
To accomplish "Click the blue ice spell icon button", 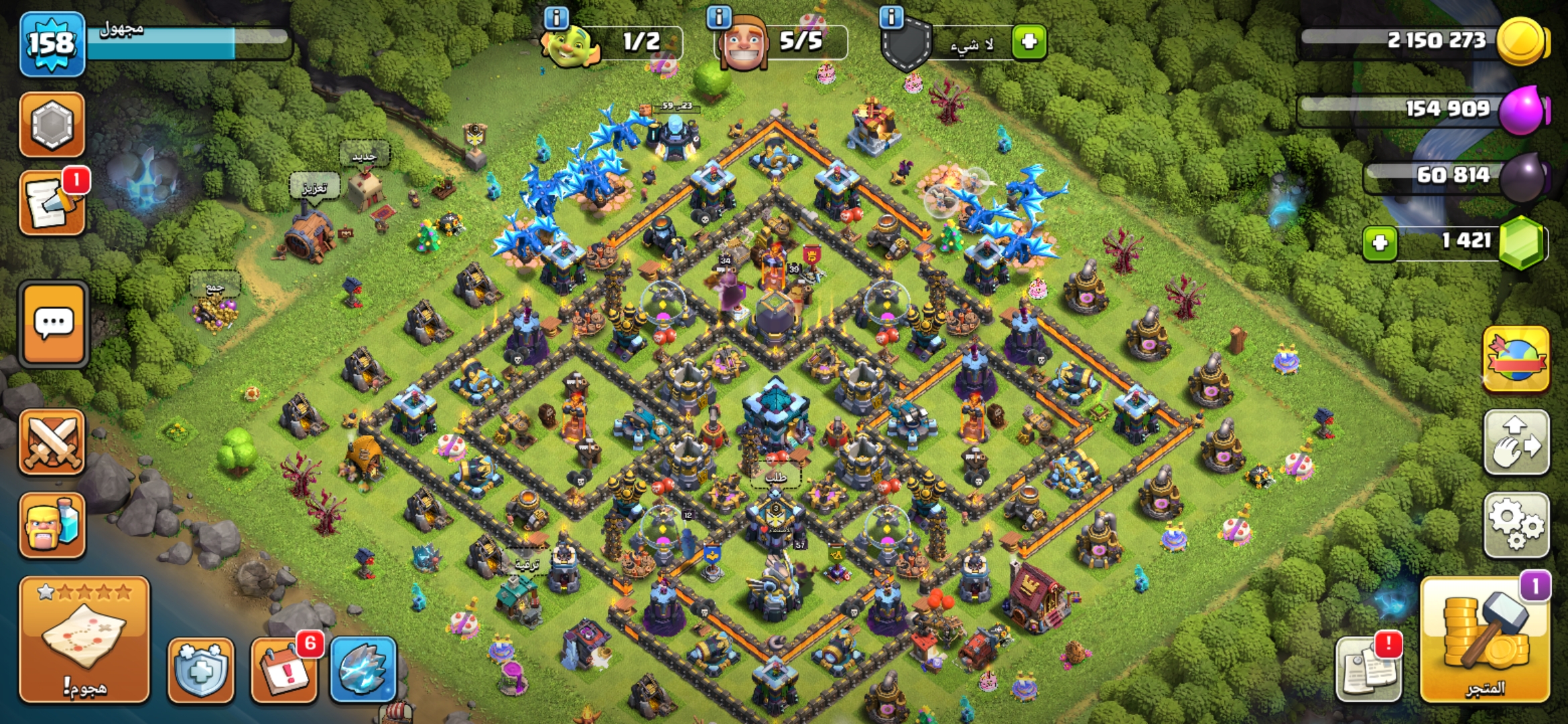I will [363, 670].
